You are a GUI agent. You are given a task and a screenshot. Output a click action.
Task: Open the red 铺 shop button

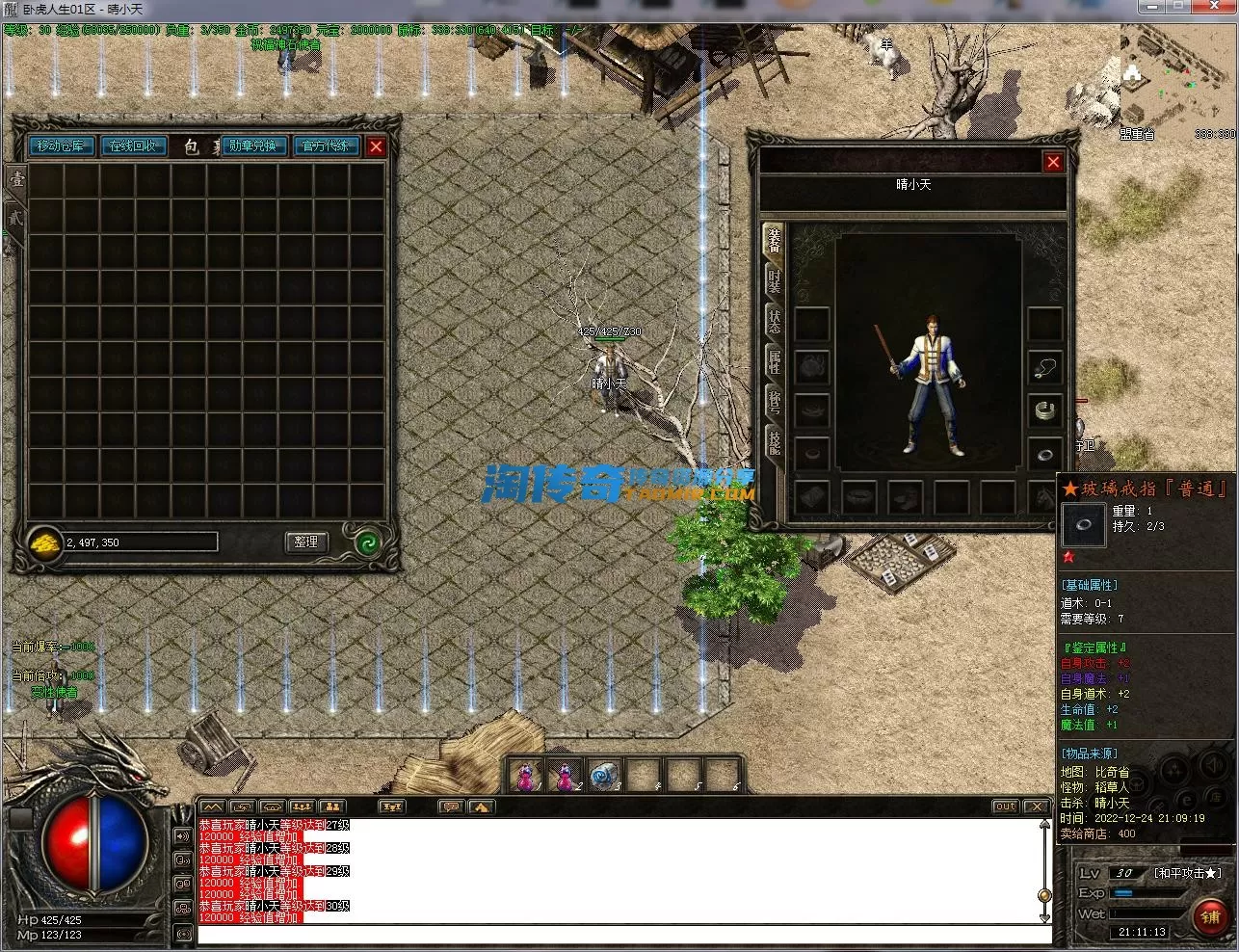pyautogui.click(x=1210, y=916)
